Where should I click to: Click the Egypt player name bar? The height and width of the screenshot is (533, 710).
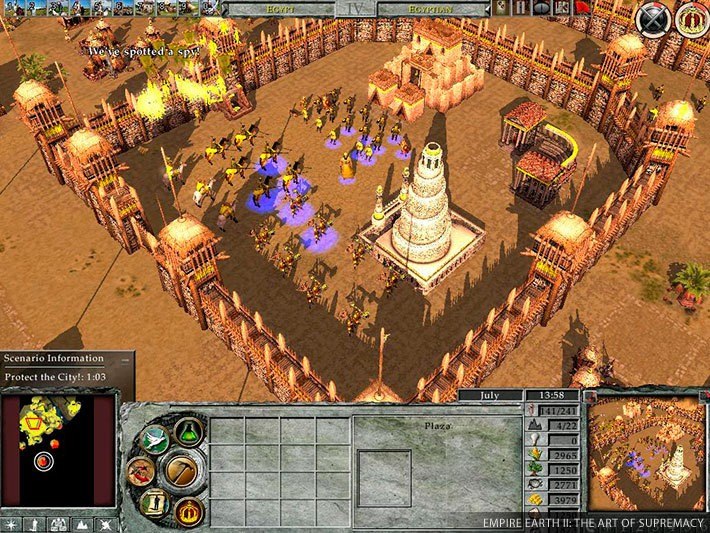(x=280, y=8)
